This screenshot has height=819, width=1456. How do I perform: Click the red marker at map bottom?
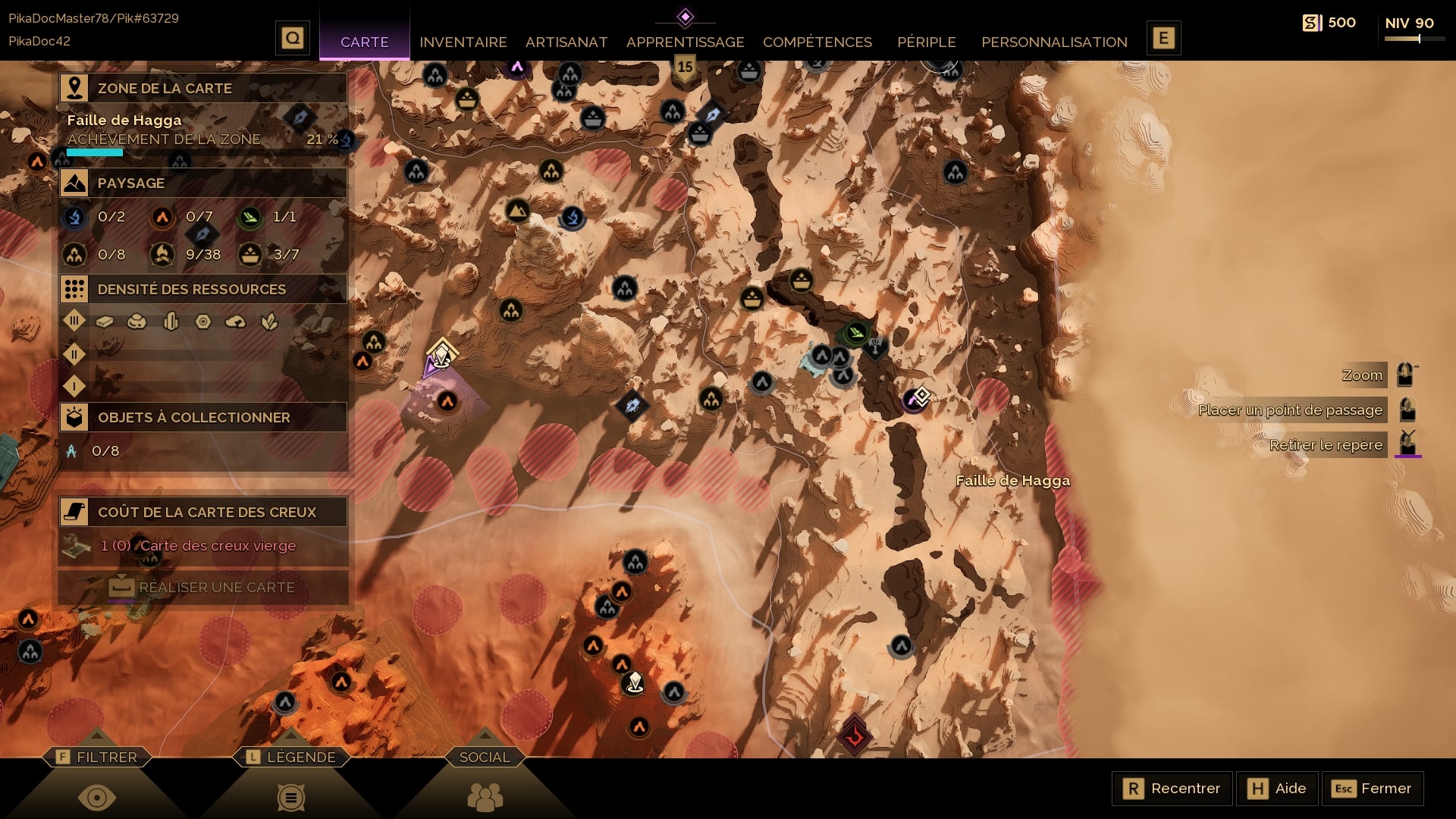tap(855, 734)
